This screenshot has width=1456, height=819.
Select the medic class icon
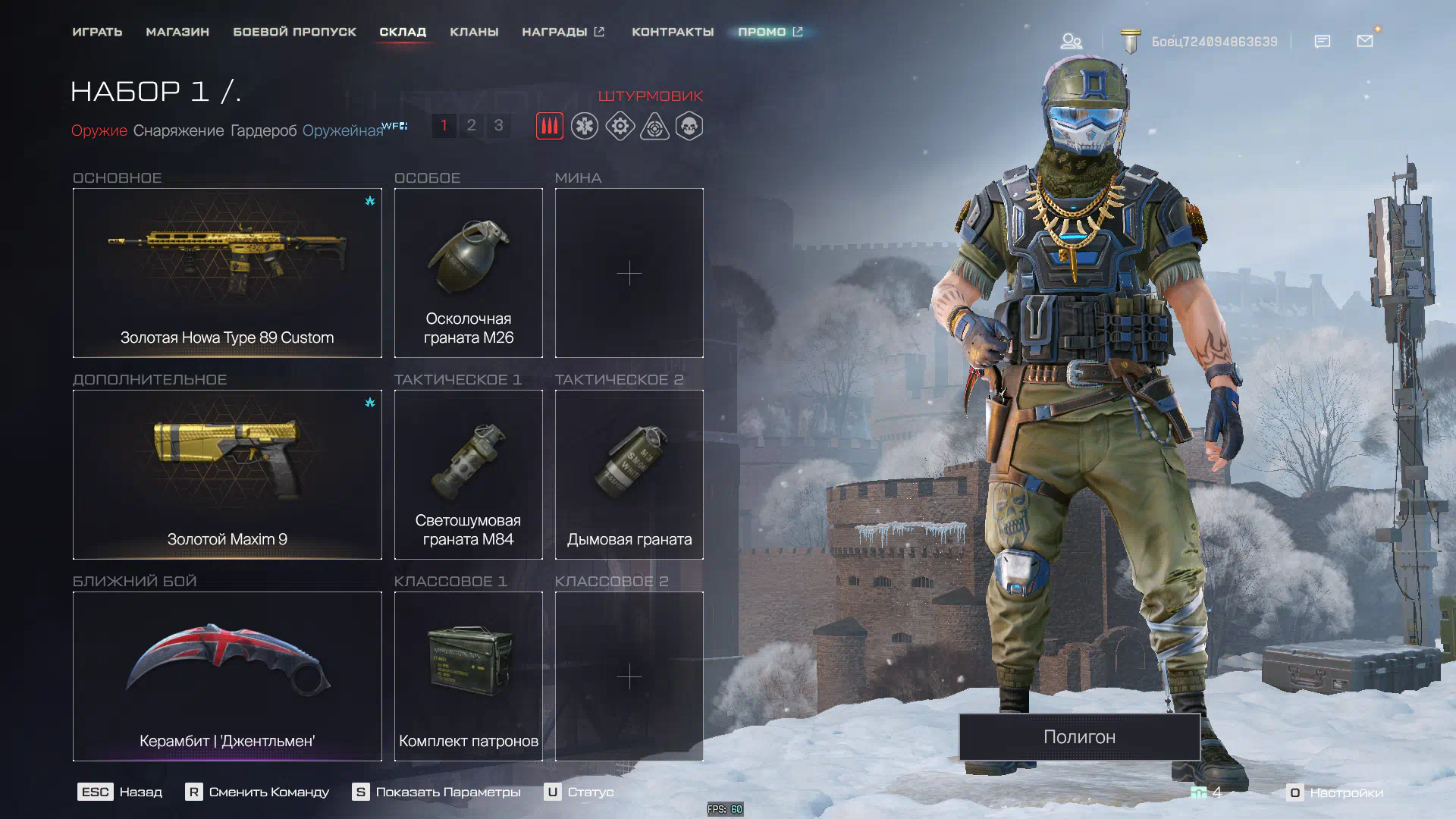(585, 126)
